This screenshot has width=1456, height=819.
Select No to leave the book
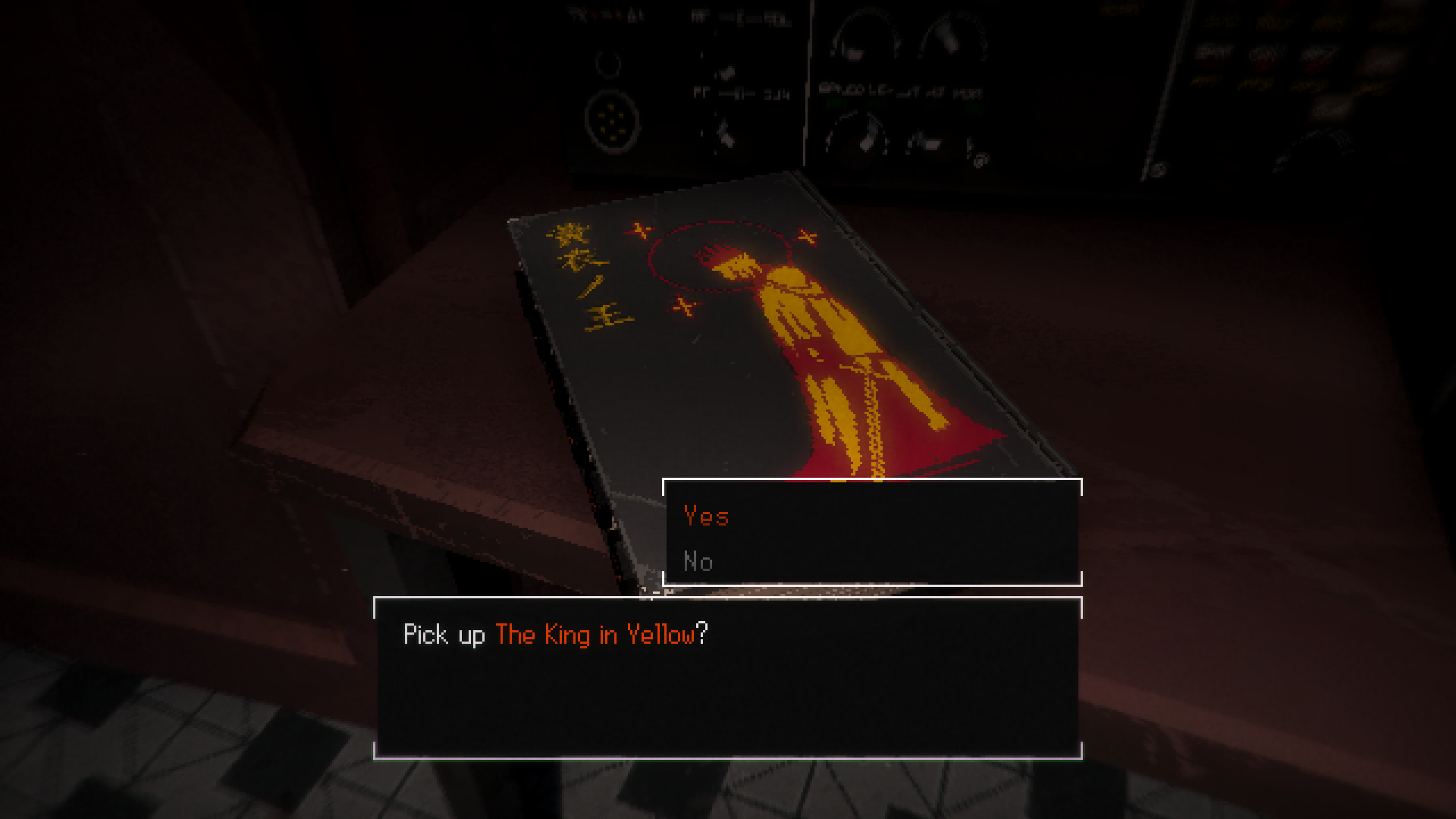(x=697, y=562)
